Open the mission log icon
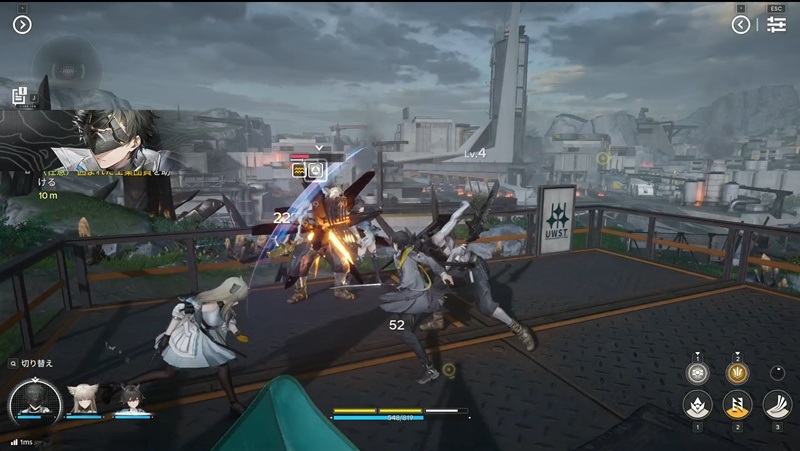The height and width of the screenshot is (451, 800). point(20,97)
